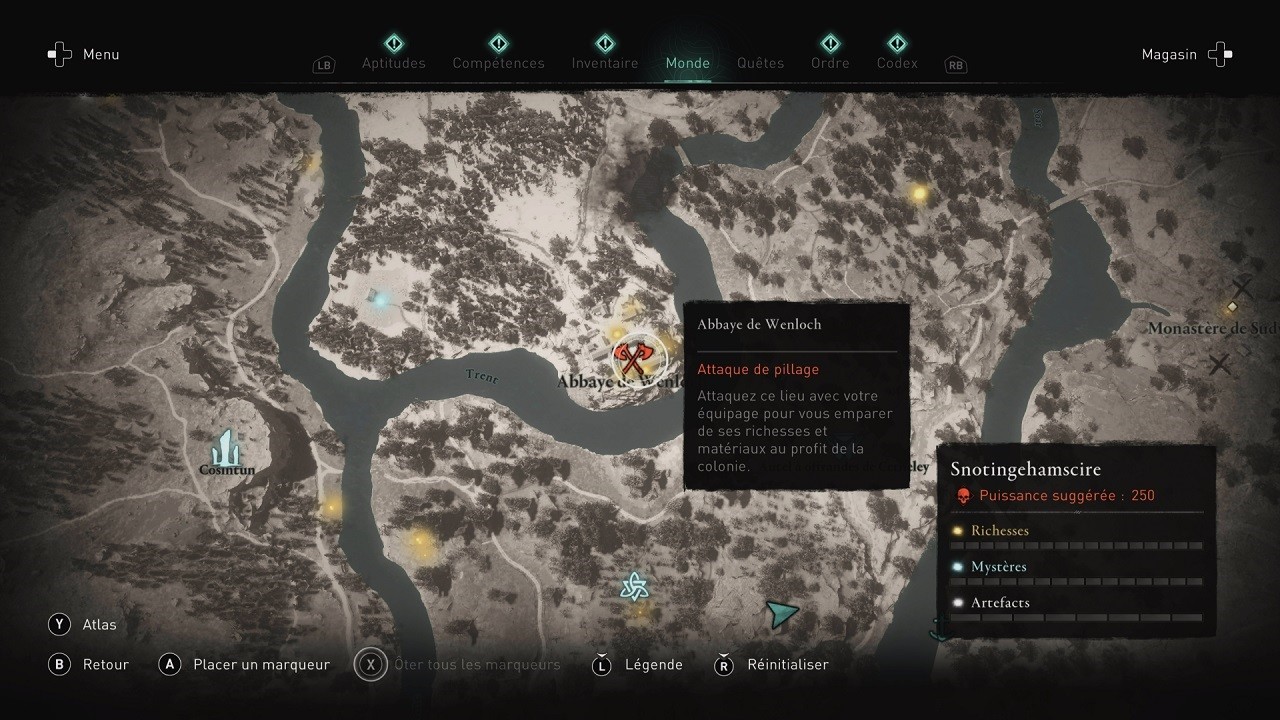
Task: Open the Quêtes tab
Action: tap(760, 62)
